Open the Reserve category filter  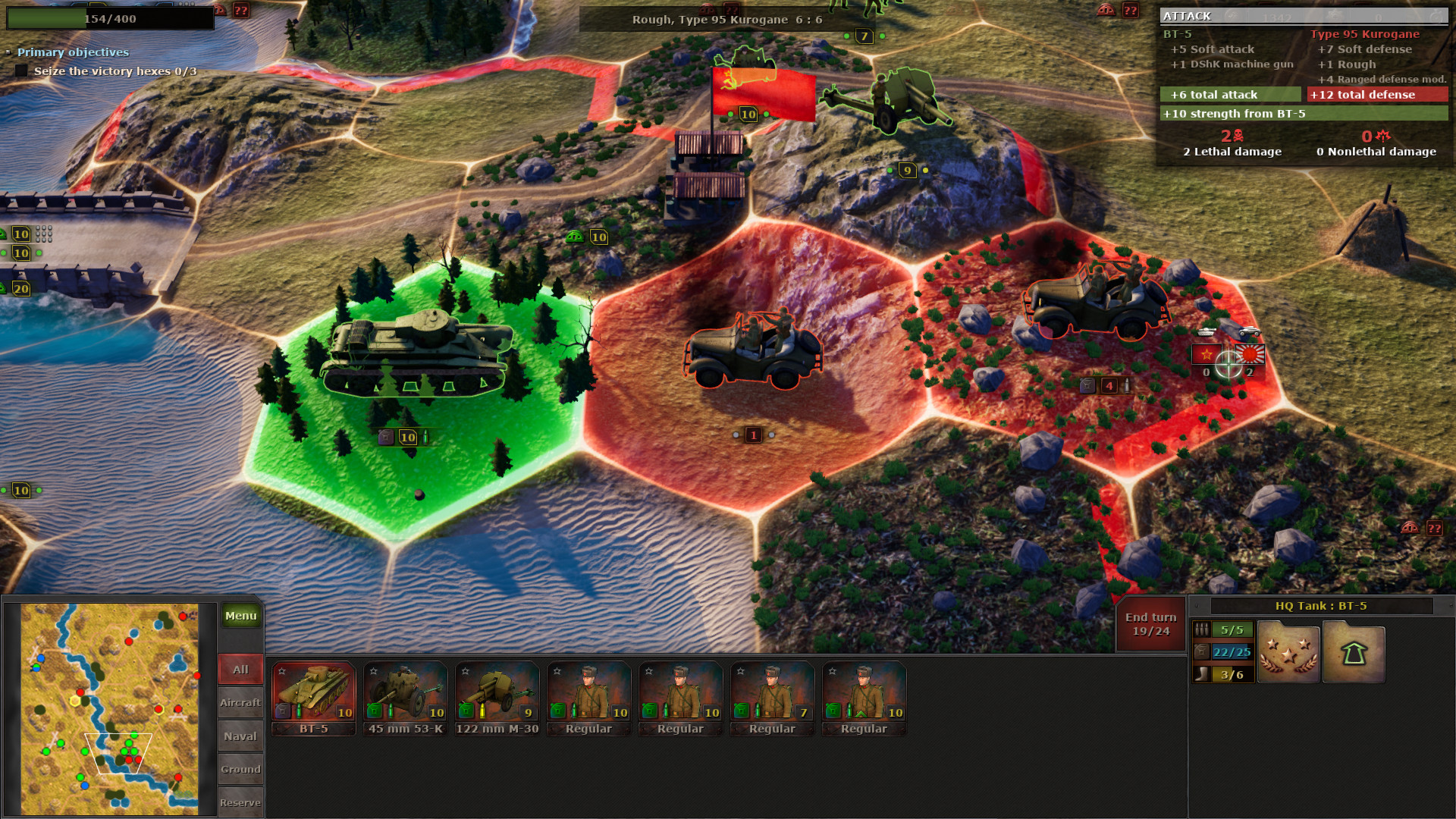point(240,802)
